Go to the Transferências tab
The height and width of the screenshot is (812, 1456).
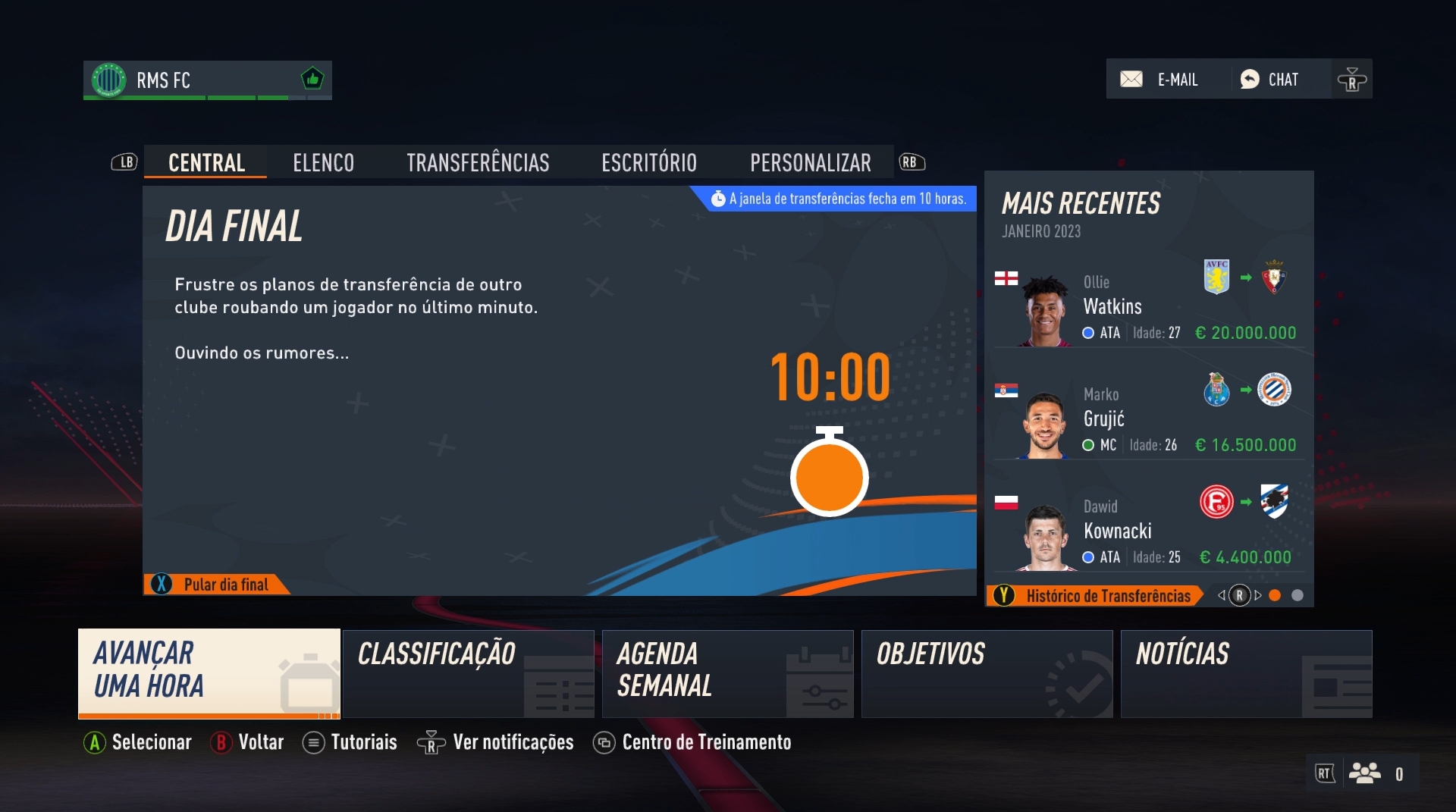(x=478, y=162)
